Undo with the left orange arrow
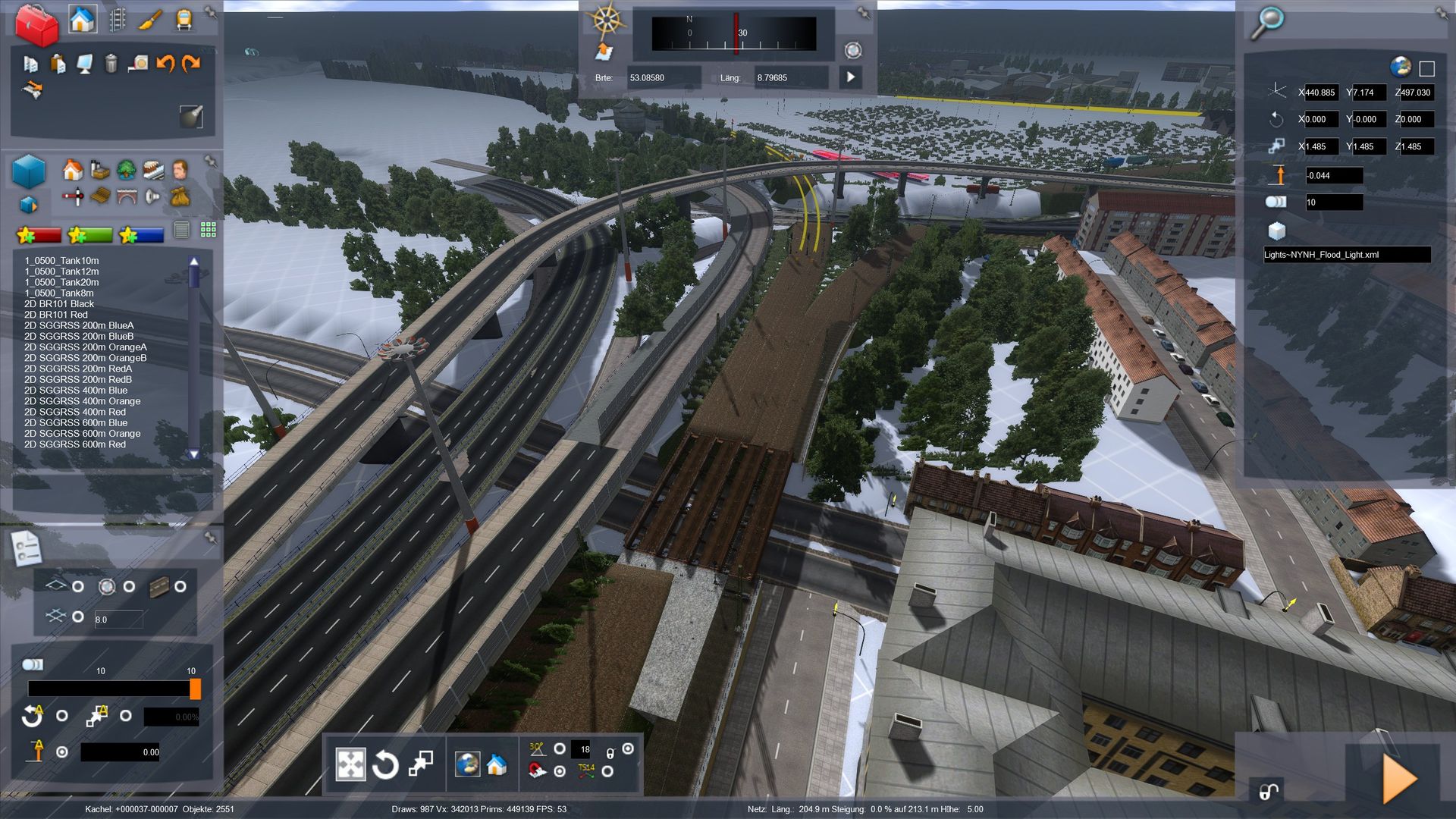The image size is (1456, 819). tap(165, 64)
